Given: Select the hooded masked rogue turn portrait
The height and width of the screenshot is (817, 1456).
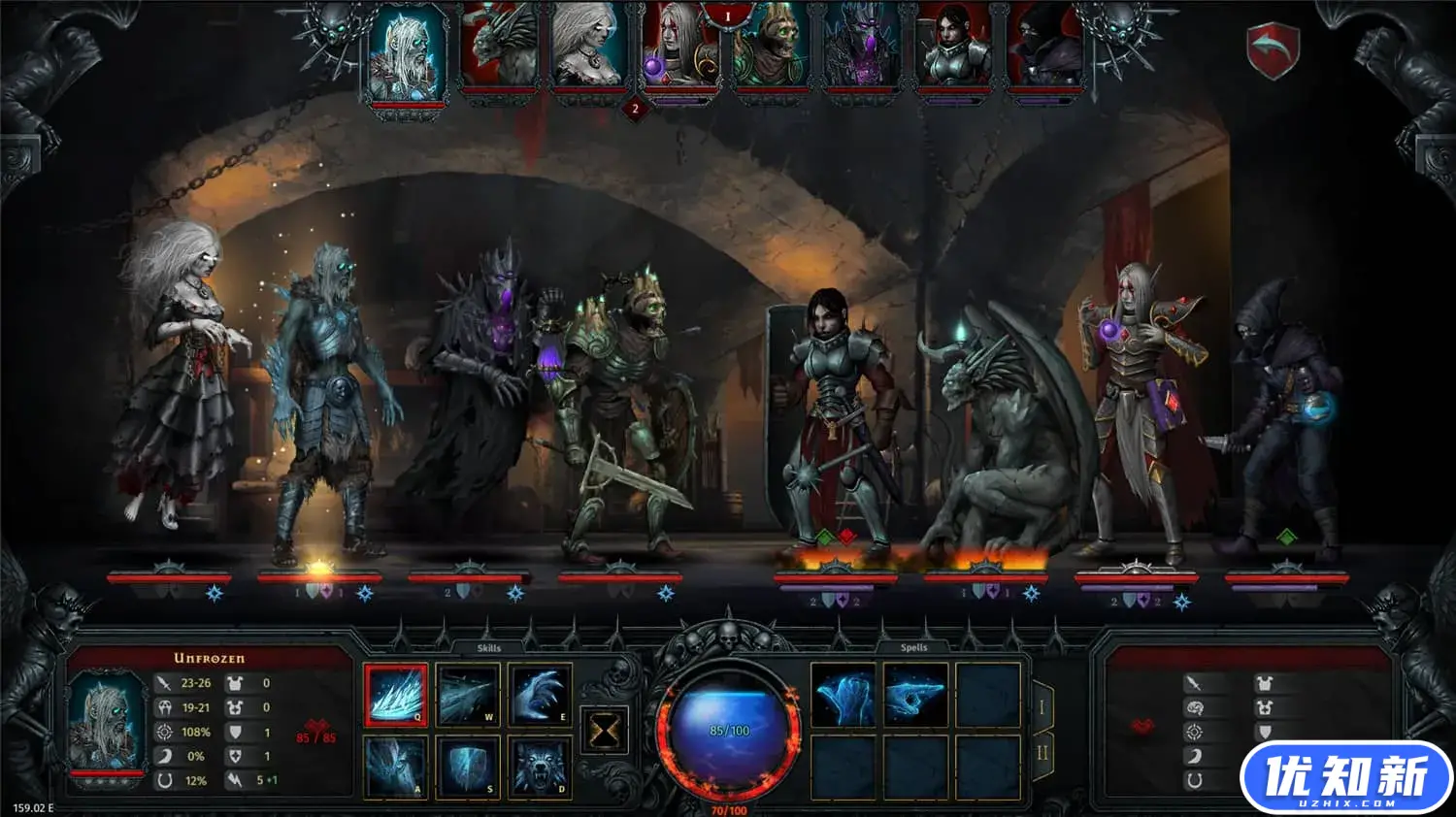Looking at the screenshot, I should (1043, 49).
